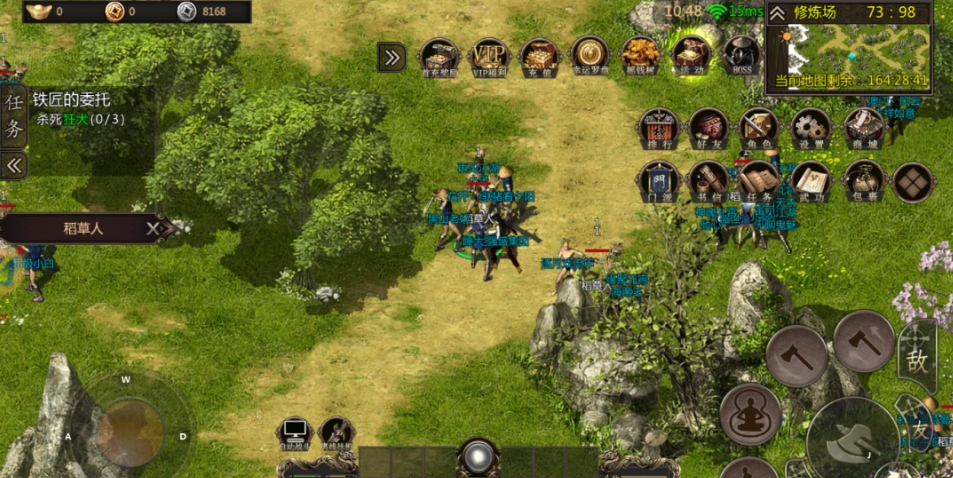Viewport: 953px width, 478px height.
Task: Collapse the top icon row with double-arrow button
Action: point(391,57)
